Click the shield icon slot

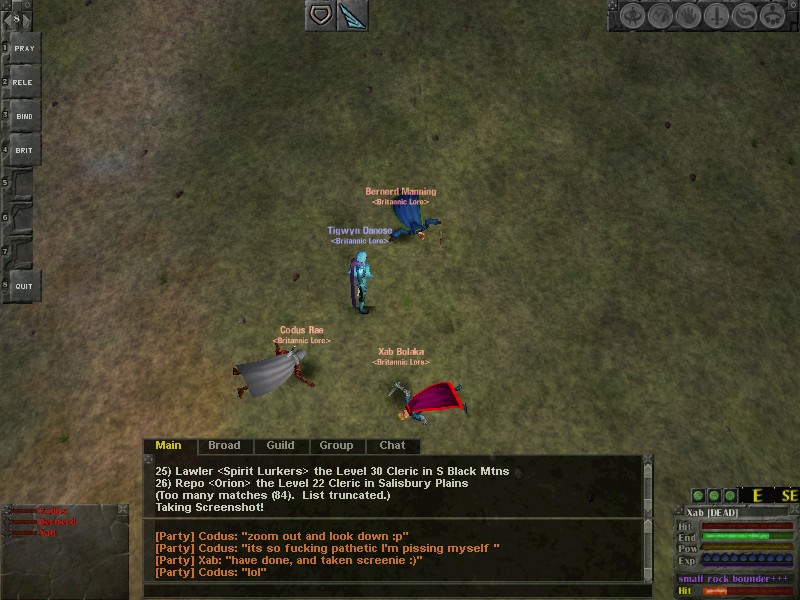click(x=321, y=15)
